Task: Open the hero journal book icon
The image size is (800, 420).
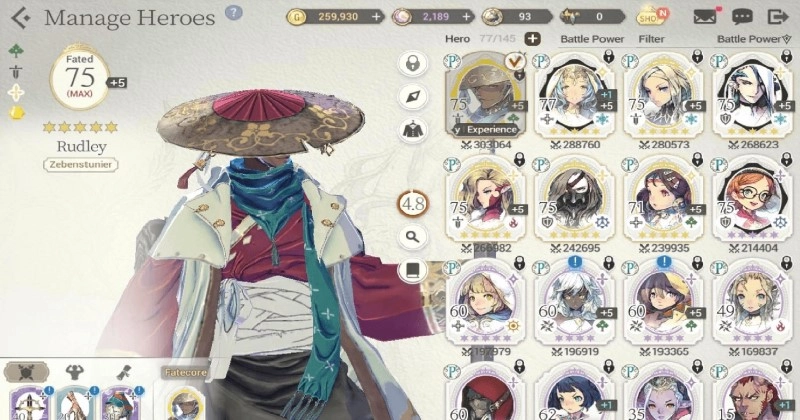Action: click(x=412, y=270)
